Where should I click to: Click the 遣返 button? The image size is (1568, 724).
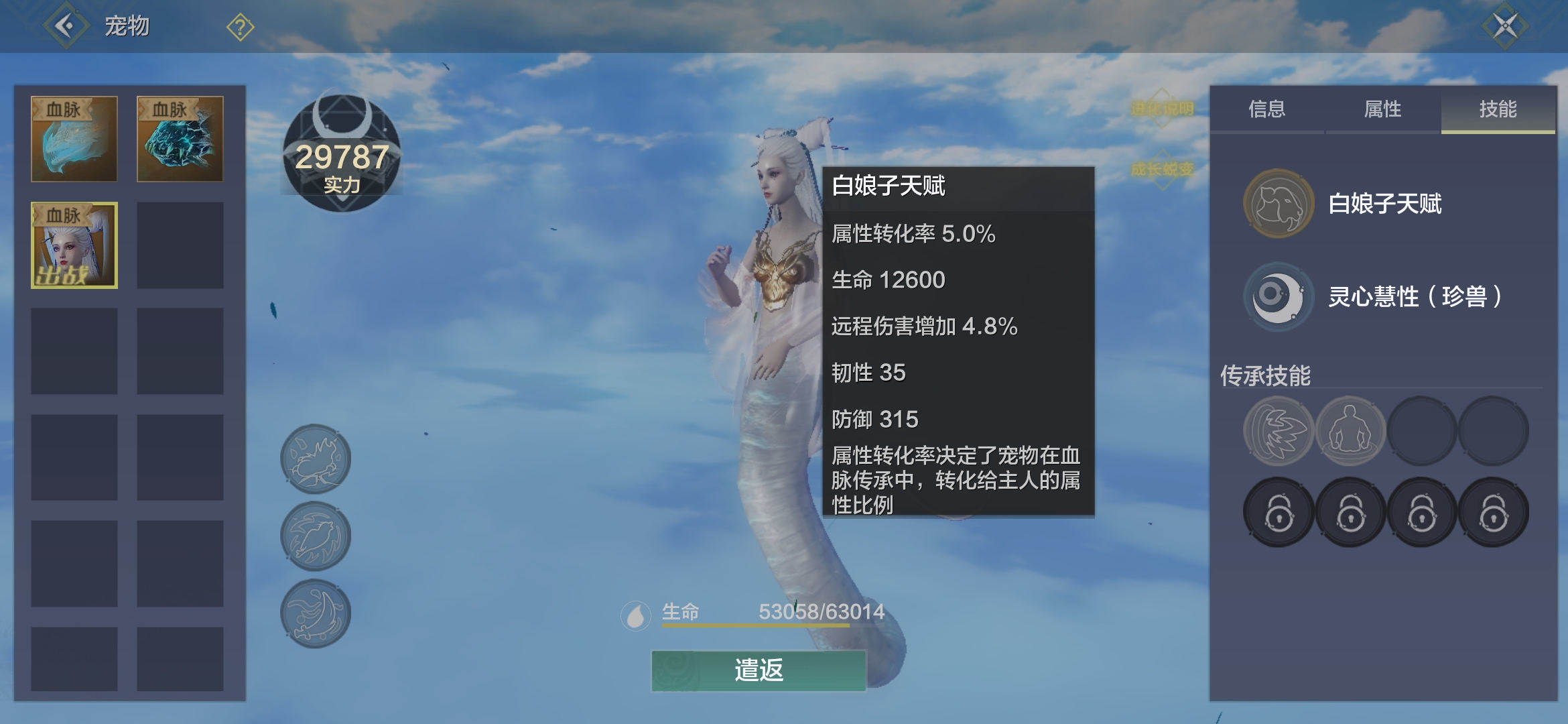759,670
